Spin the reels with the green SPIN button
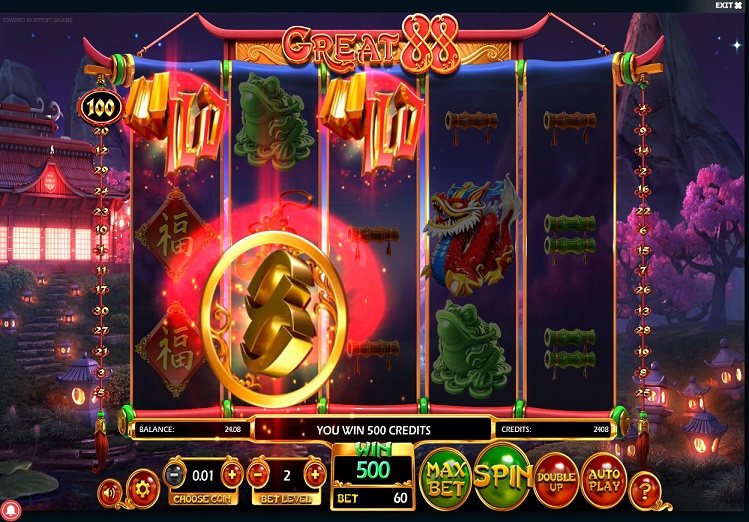 (x=502, y=475)
